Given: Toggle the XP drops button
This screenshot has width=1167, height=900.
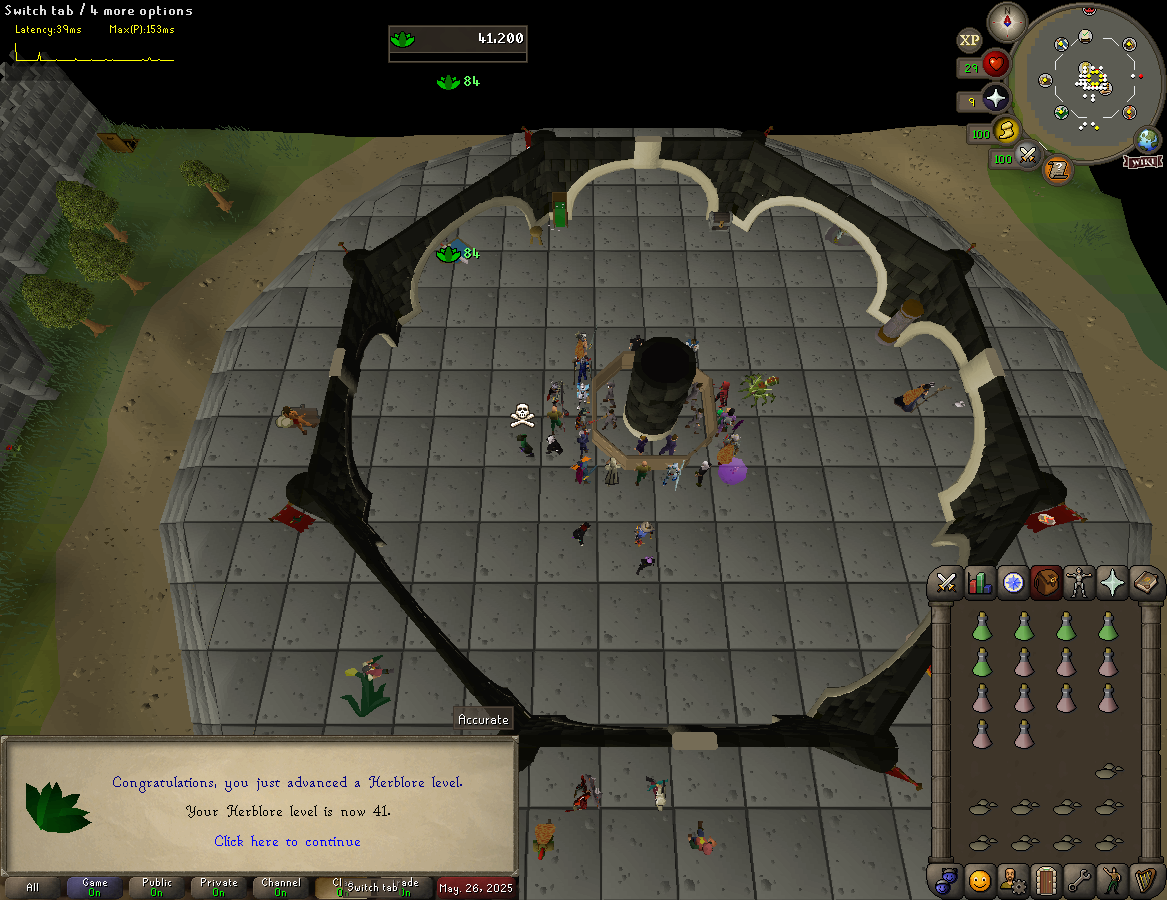Looking at the screenshot, I should pyautogui.click(x=969, y=40).
